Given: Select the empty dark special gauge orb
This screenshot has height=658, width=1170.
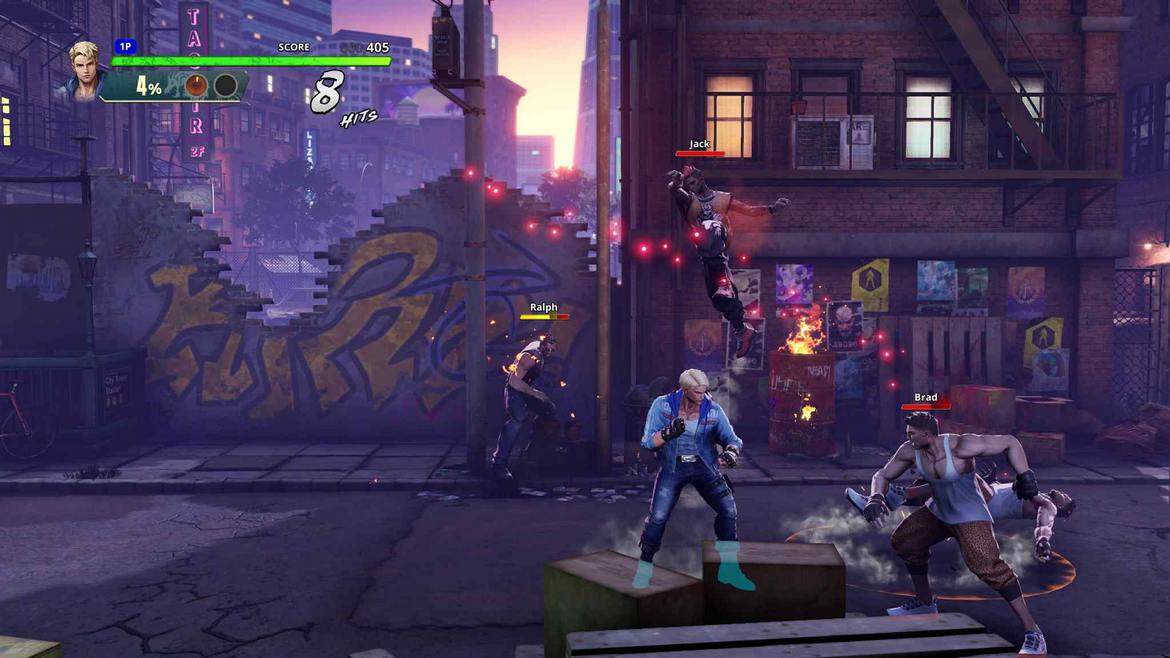Looking at the screenshot, I should point(226,86).
